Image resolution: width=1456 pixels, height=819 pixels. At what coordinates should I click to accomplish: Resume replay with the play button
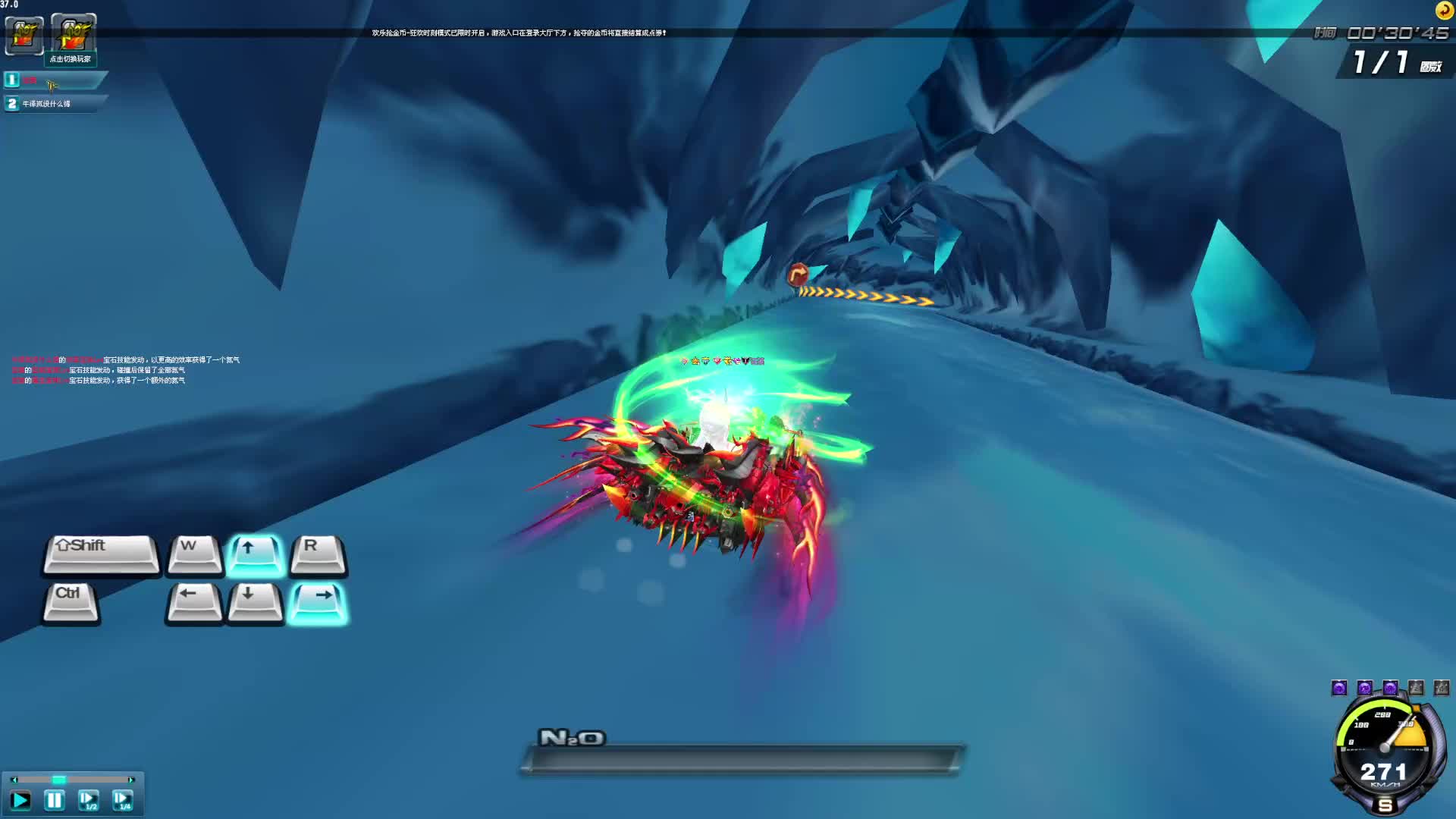[x=20, y=800]
